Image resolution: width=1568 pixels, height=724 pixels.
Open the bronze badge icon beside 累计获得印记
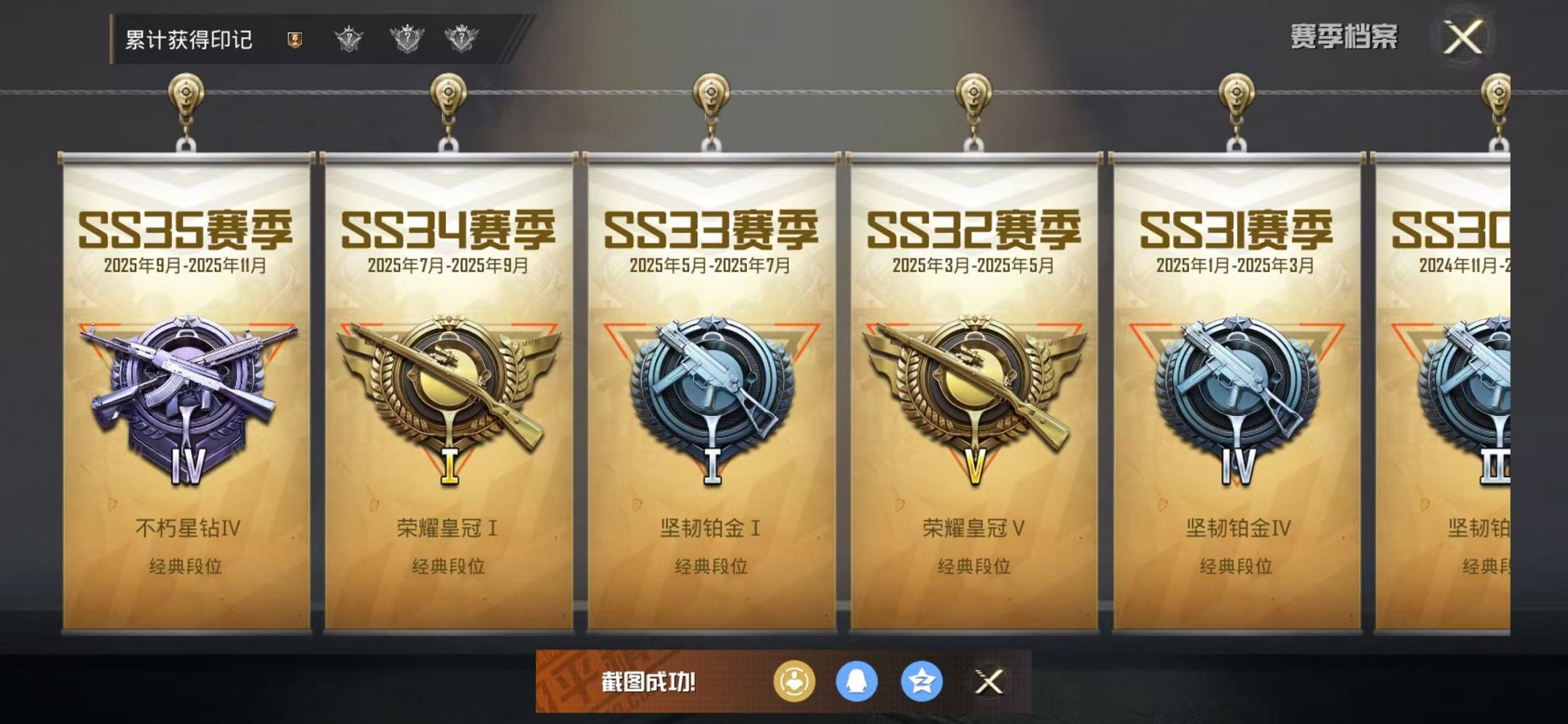pyautogui.click(x=294, y=42)
